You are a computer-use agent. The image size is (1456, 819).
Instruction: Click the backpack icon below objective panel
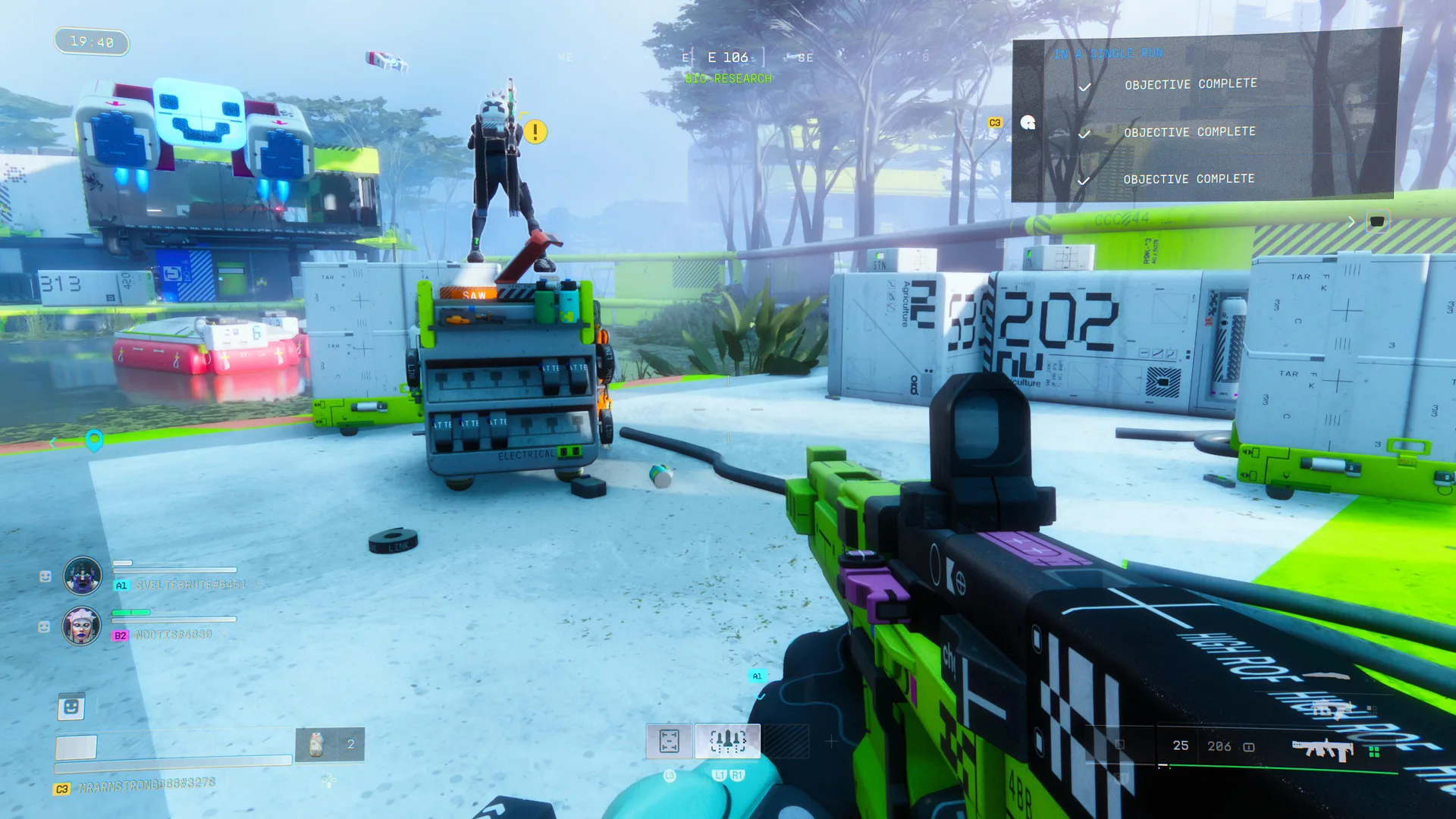(x=1376, y=221)
